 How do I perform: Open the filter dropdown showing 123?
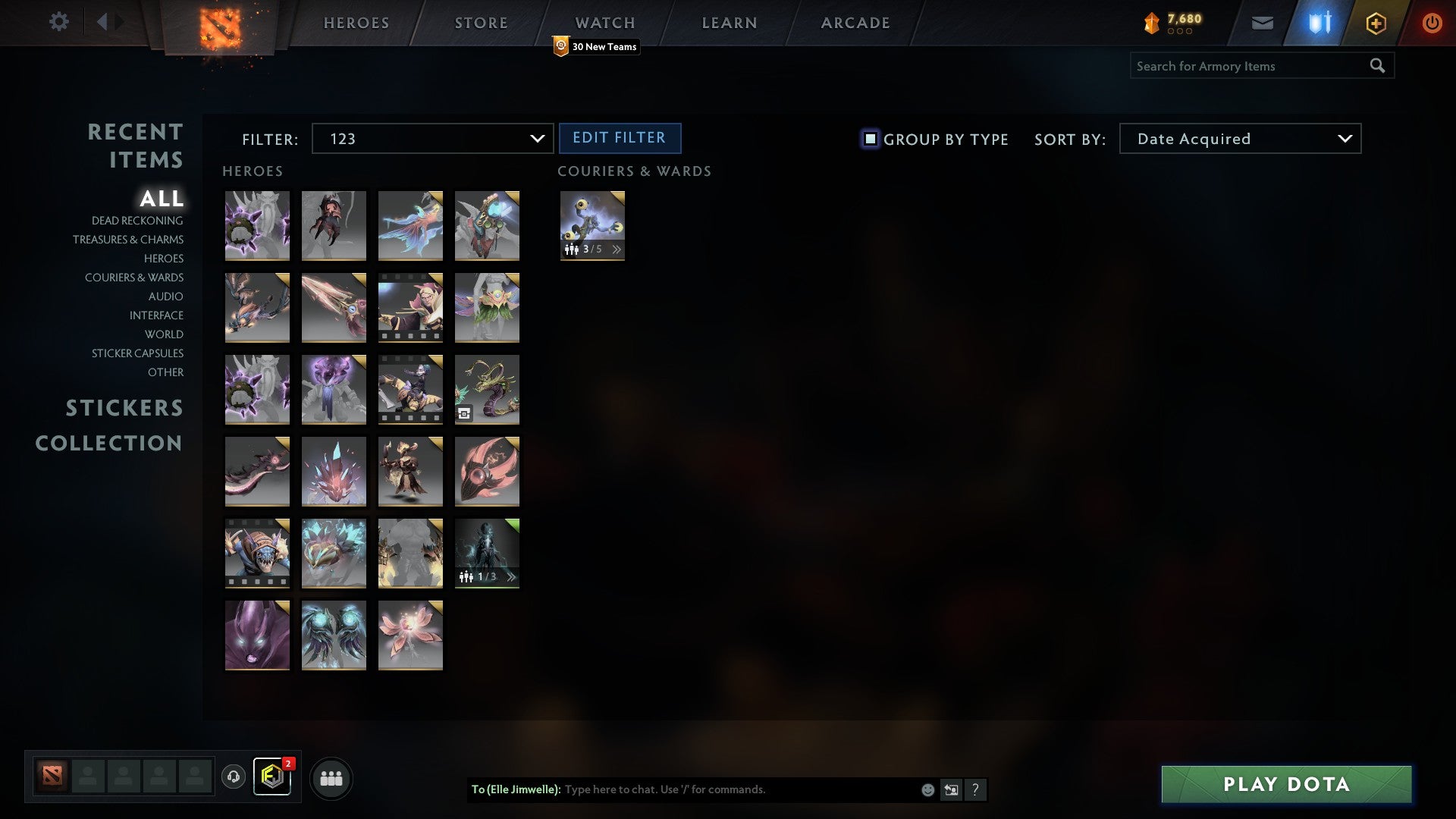432,139
